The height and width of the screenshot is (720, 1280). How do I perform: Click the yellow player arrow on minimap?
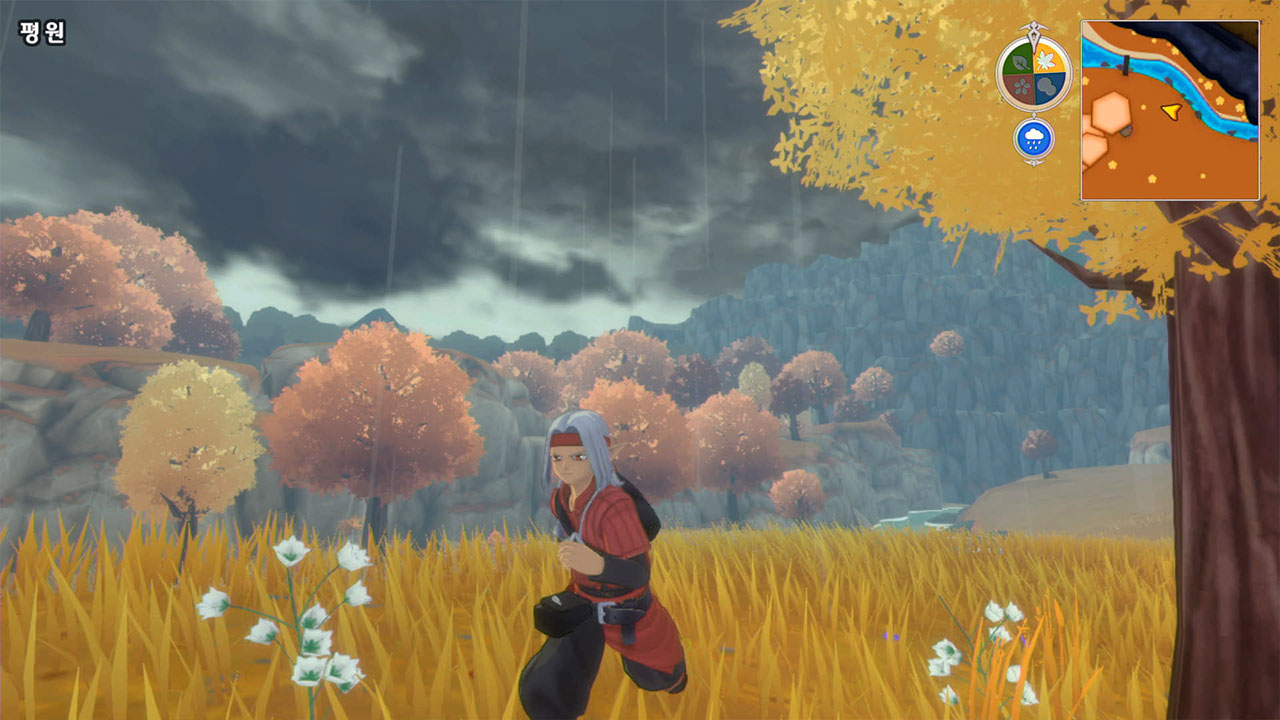coord(1170,110)
